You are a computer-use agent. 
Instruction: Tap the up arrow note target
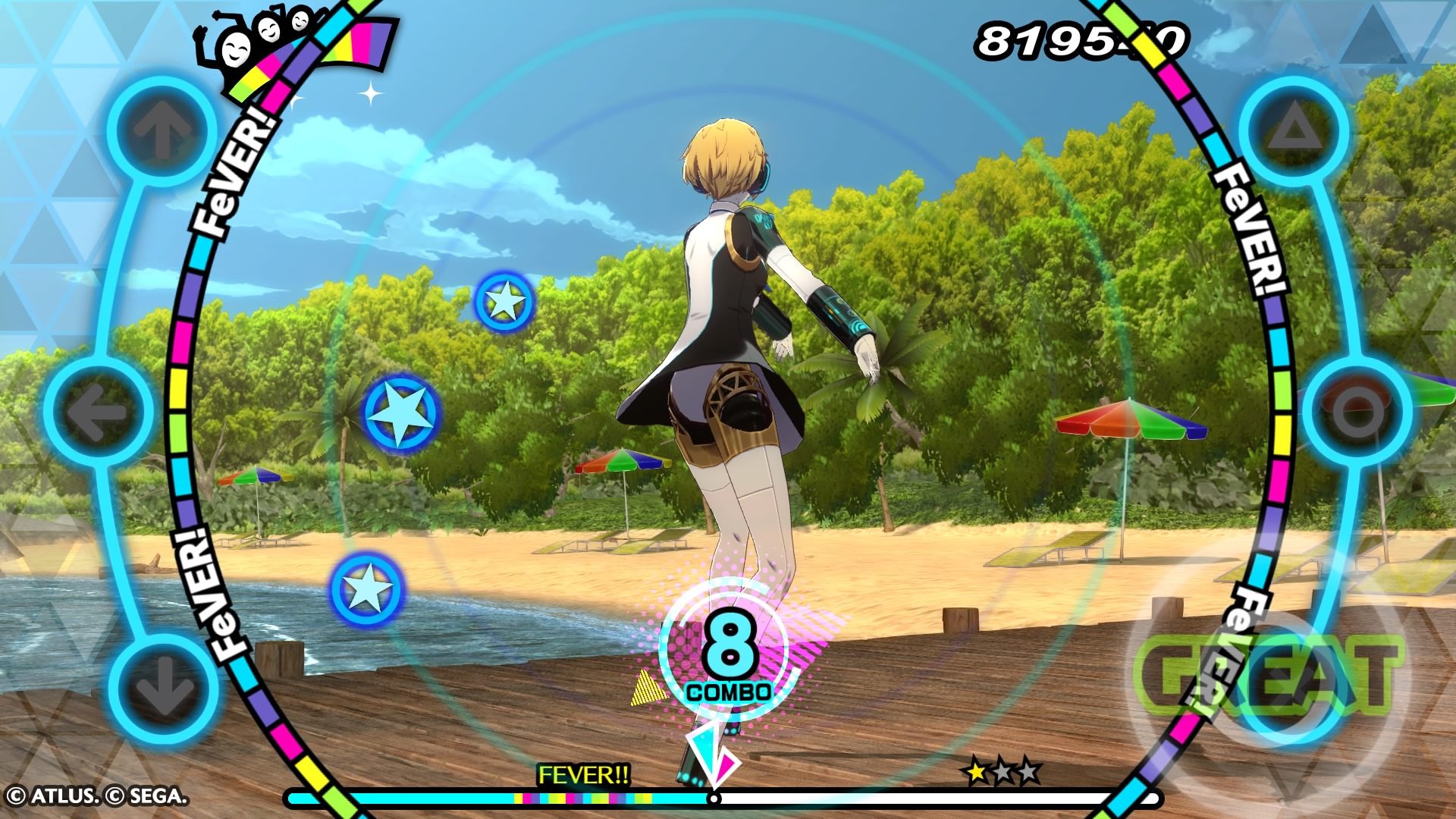click(161, 129)
